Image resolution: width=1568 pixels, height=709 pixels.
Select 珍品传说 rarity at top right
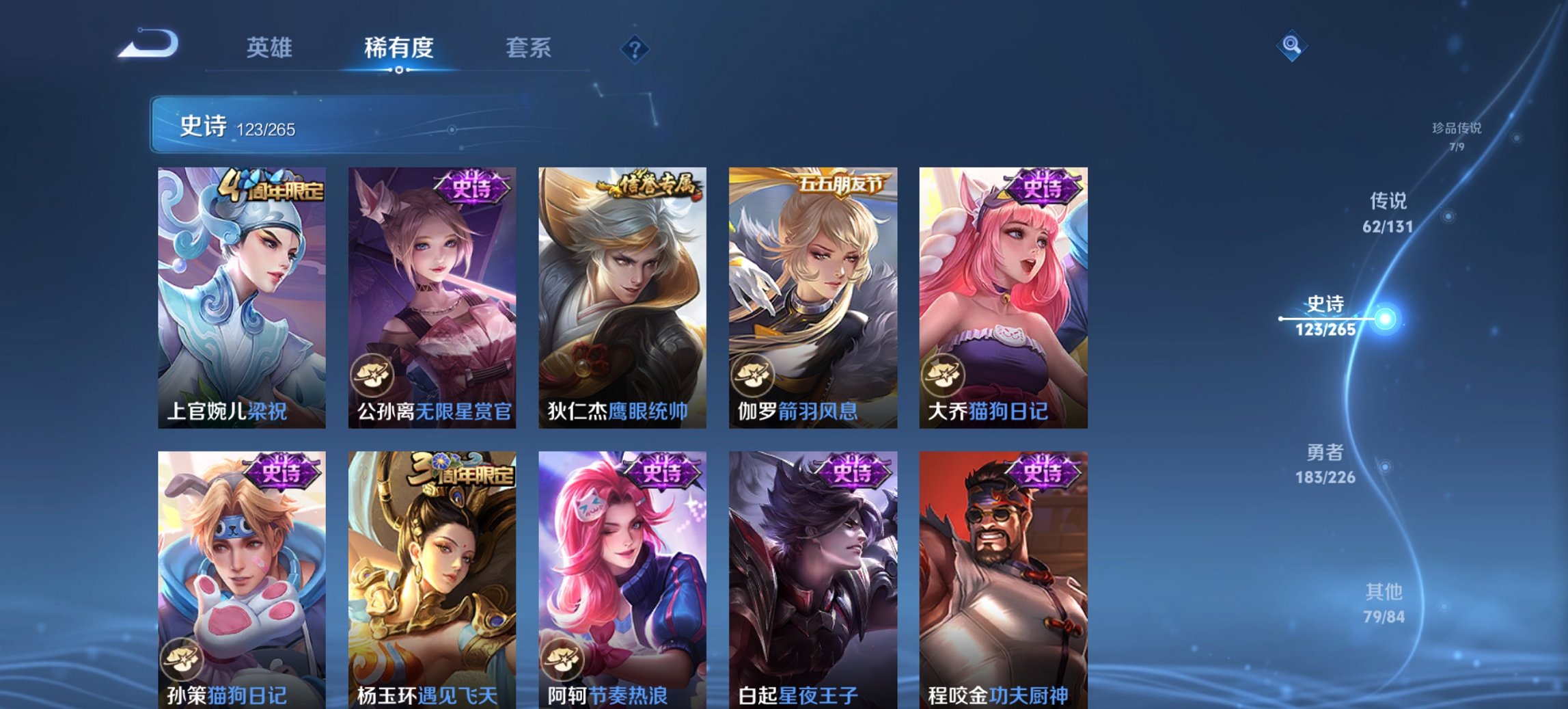1455,135
